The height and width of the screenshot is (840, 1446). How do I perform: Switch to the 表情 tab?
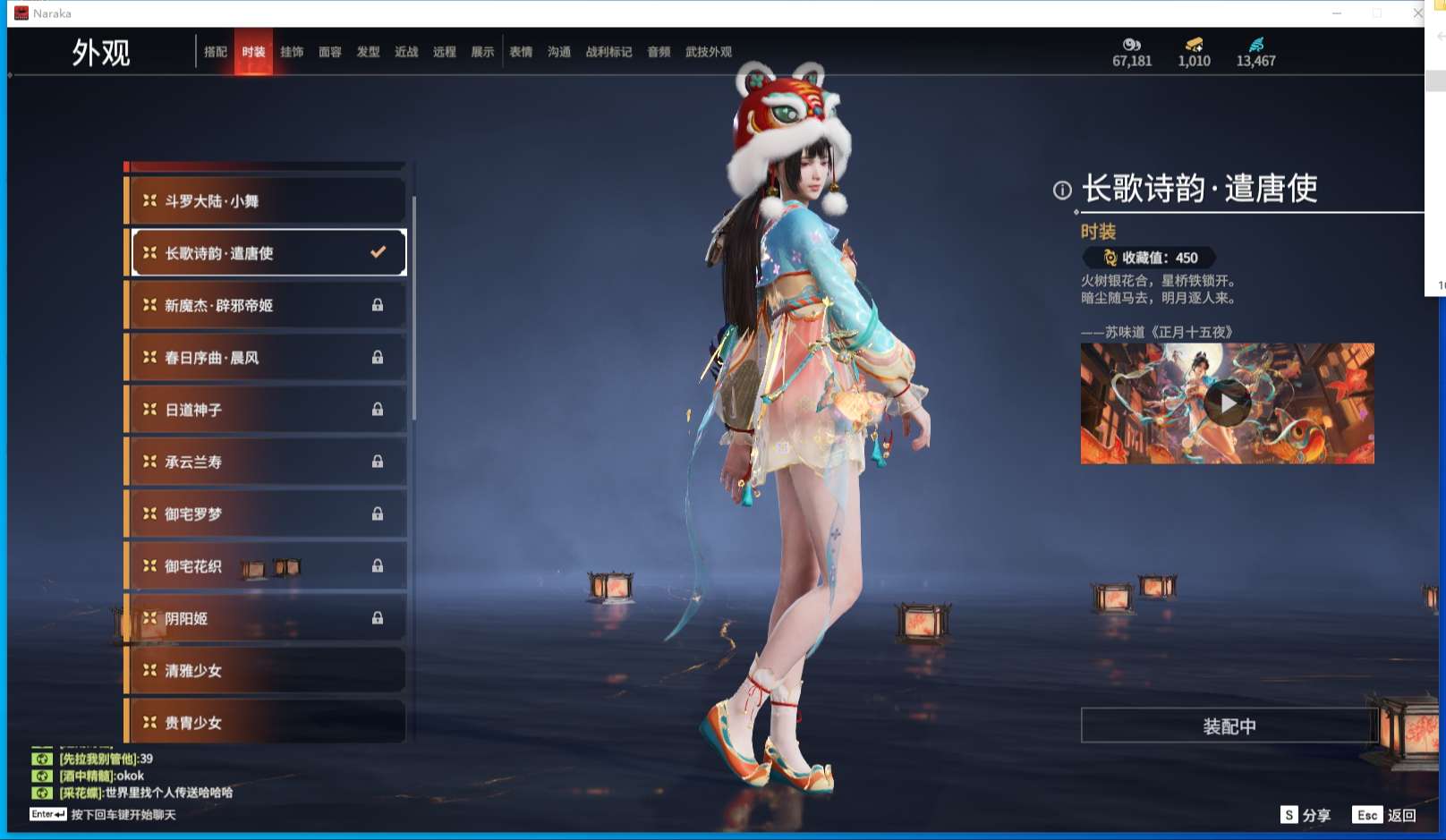pos(521,51)
